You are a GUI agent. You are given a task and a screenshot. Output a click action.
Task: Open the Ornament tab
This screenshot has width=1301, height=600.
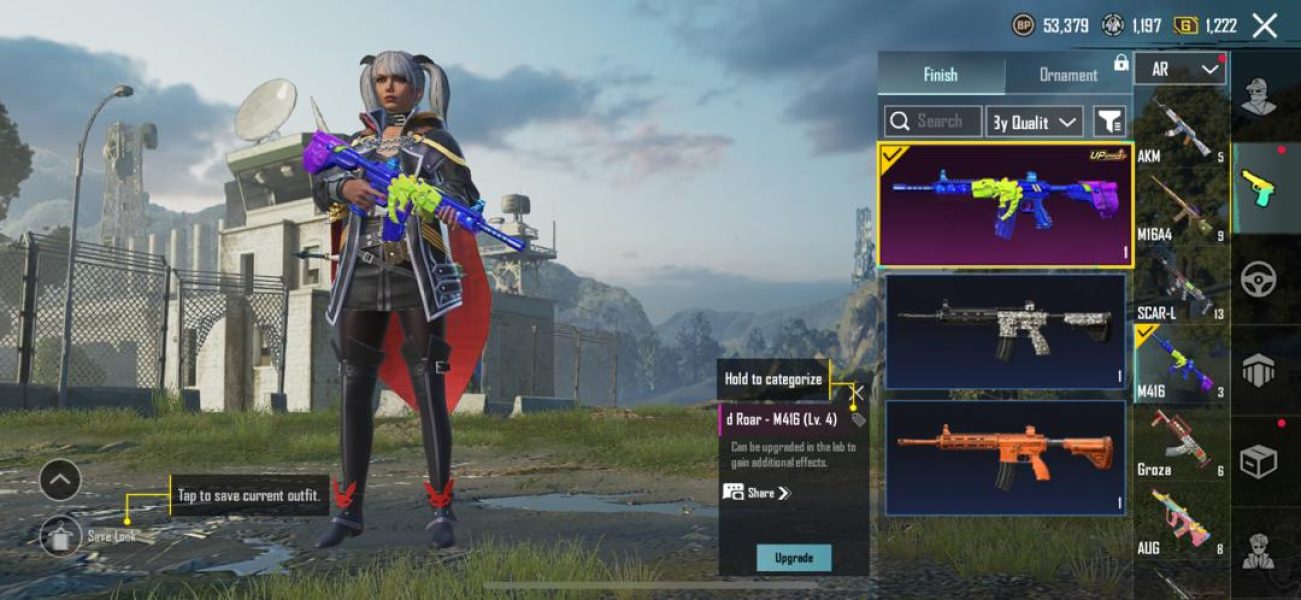1068,75
